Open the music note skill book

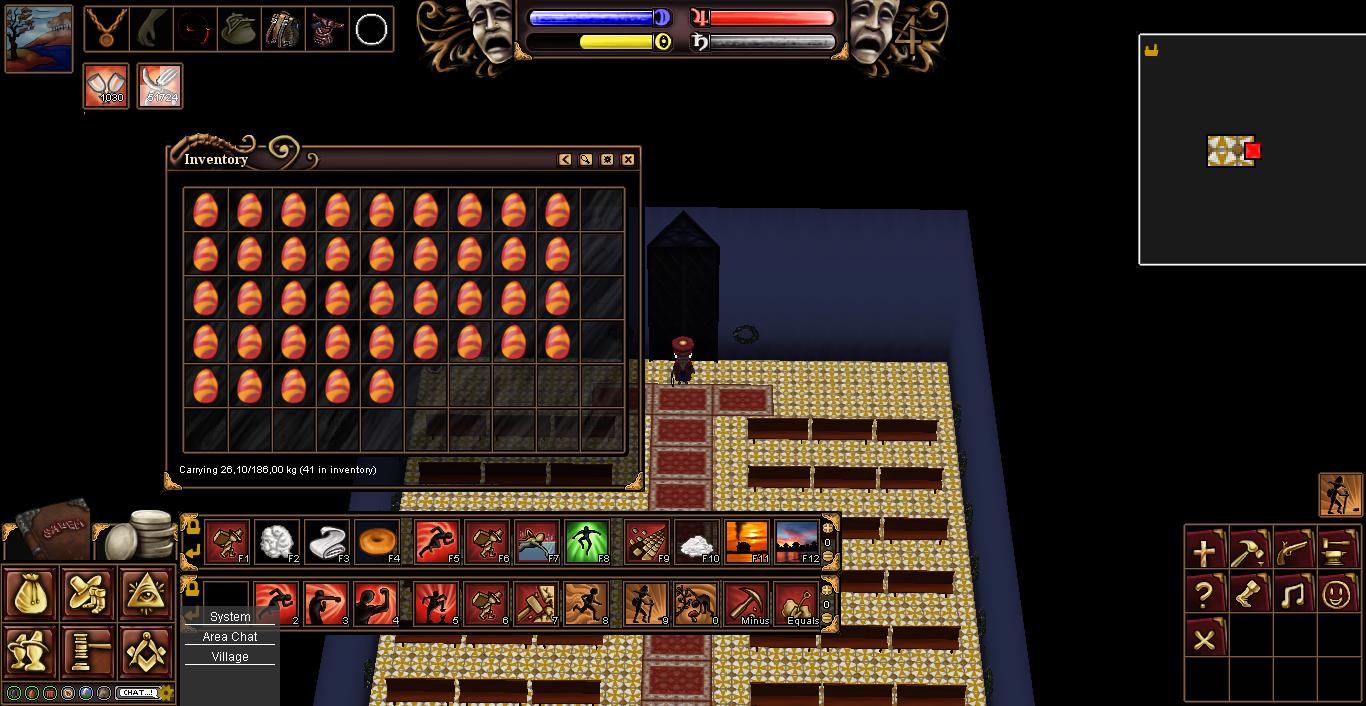coord(1293,595)
